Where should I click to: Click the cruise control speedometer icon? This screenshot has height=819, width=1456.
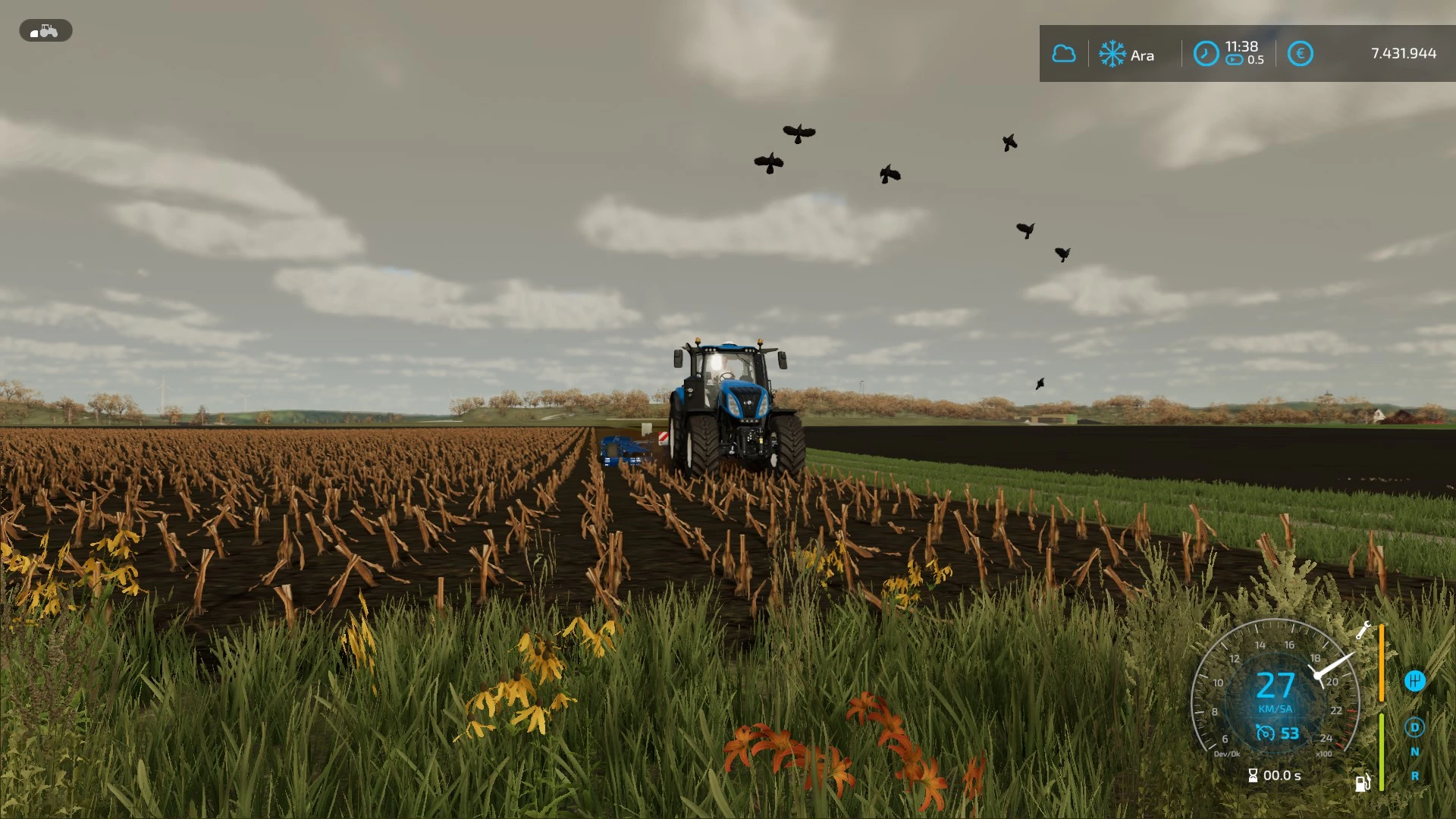tap(1265, 733)
